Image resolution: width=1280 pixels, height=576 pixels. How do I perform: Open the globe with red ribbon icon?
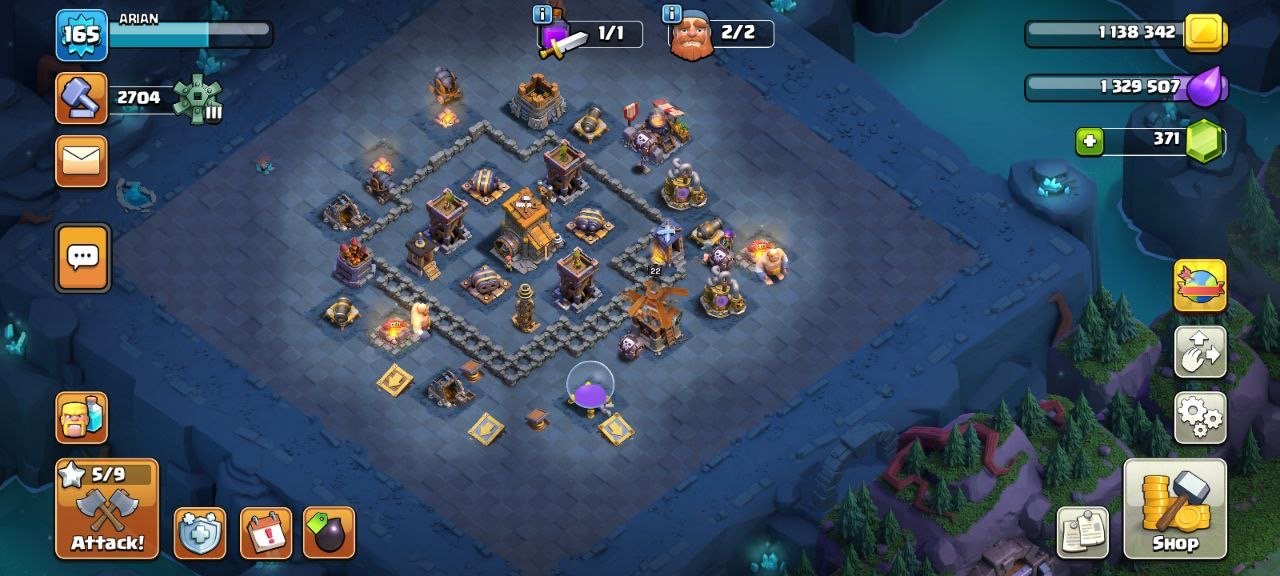click(x=1200, y=286)
